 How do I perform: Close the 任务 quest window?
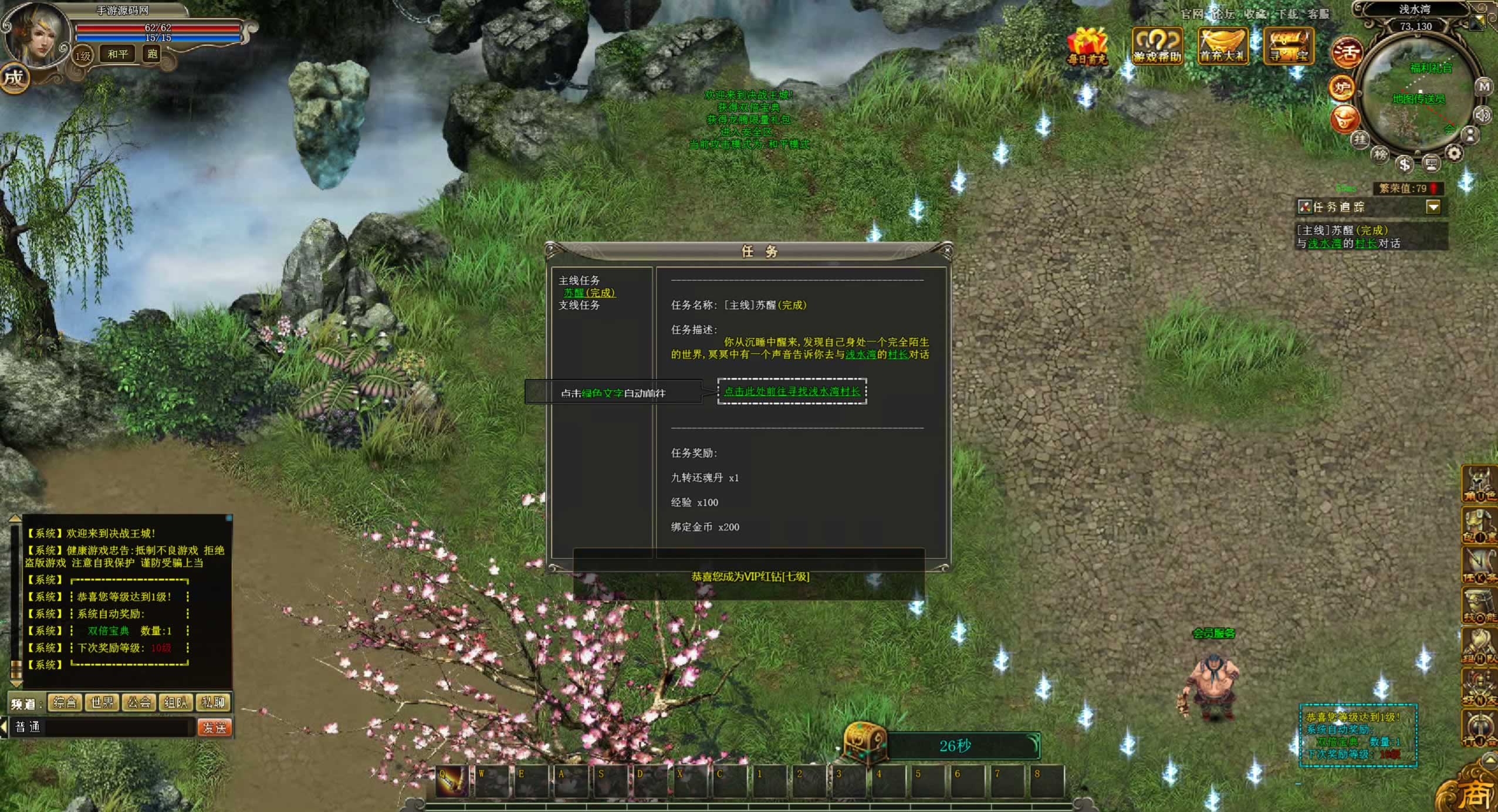946,251
